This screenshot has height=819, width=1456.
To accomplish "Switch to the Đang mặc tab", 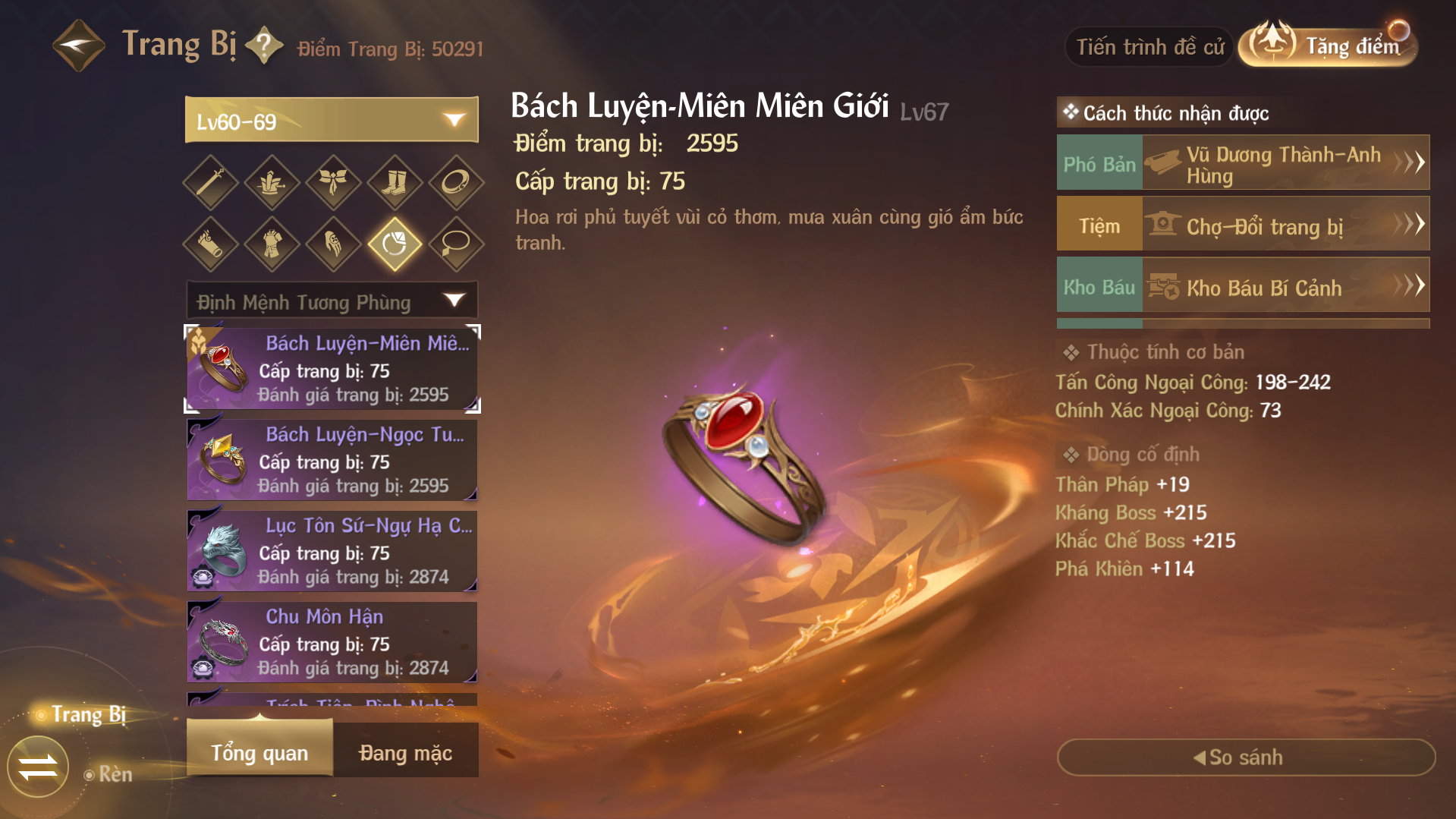I will point(405,751).
